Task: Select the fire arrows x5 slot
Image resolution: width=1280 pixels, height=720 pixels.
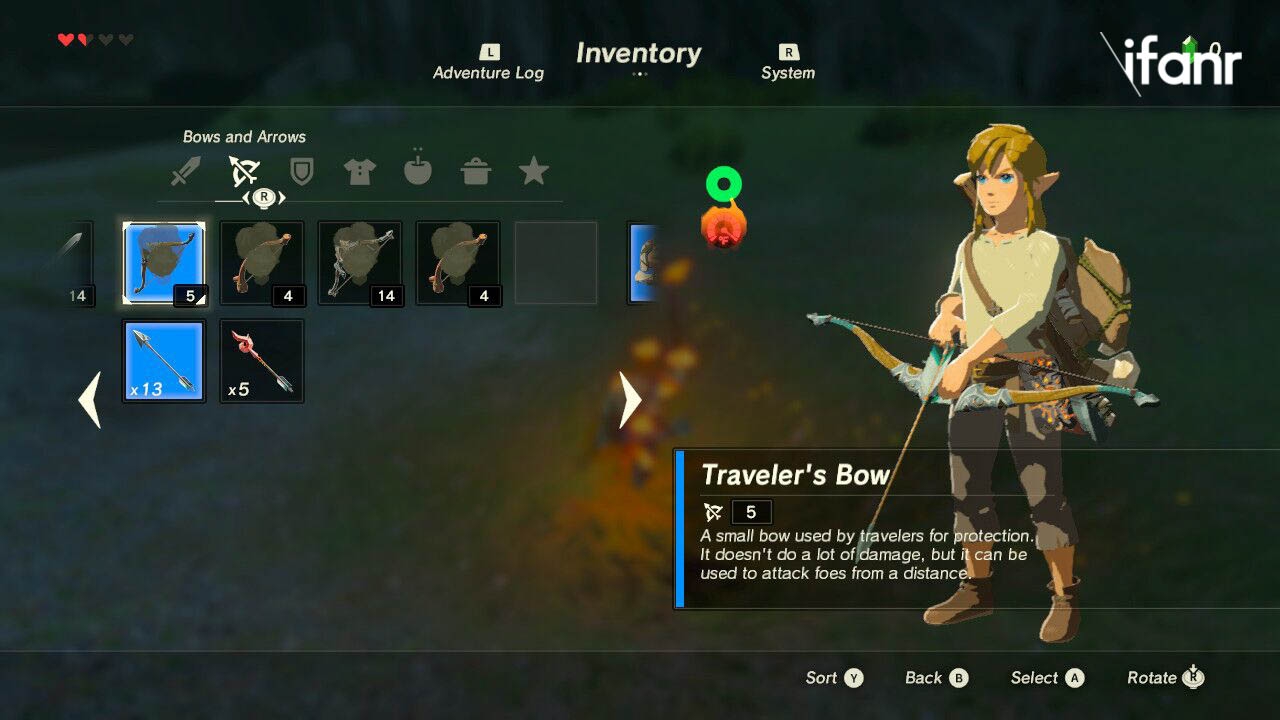Action: [262, 361]
